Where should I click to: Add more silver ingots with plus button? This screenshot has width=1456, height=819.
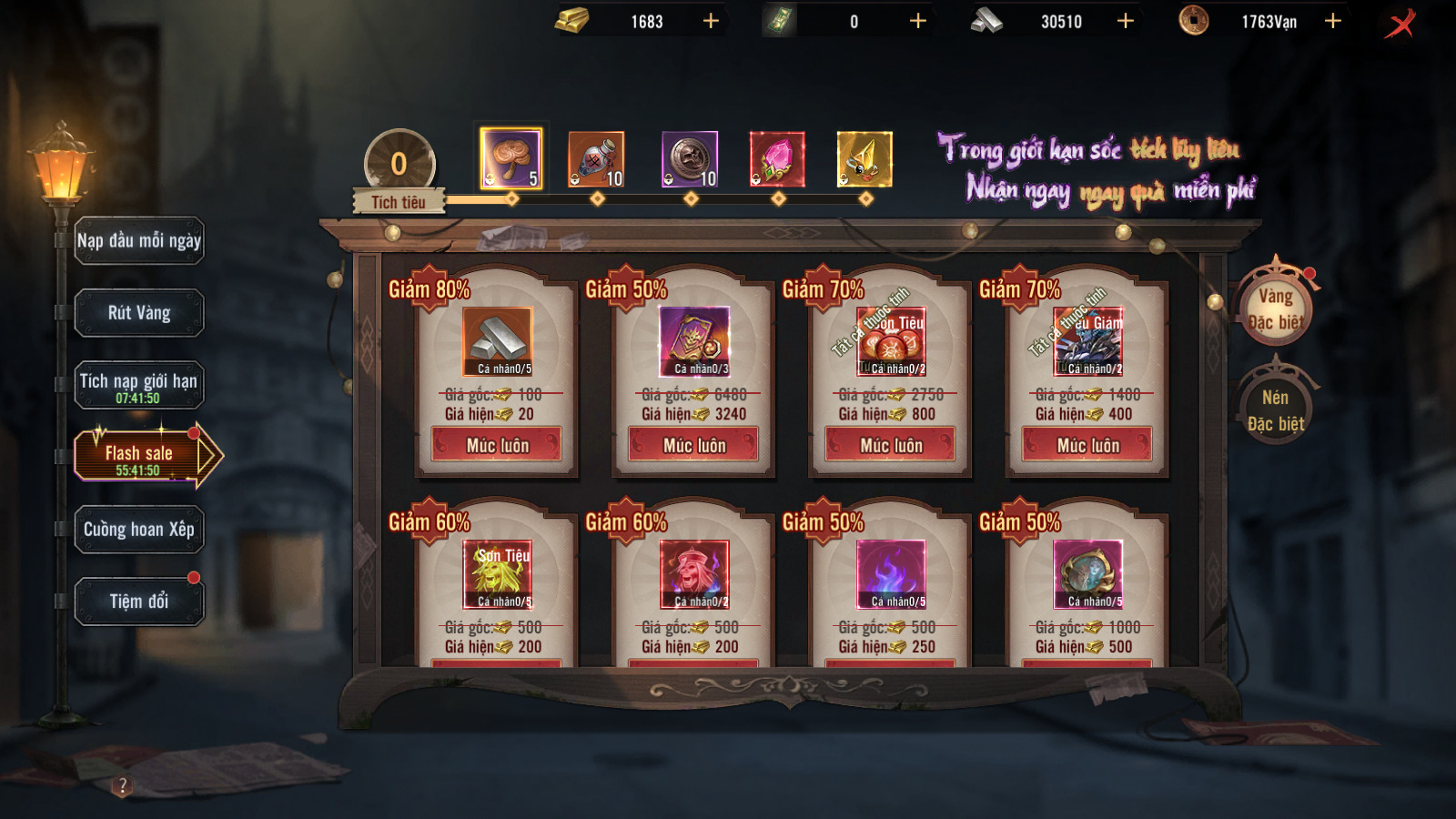tap(1126, 21)
